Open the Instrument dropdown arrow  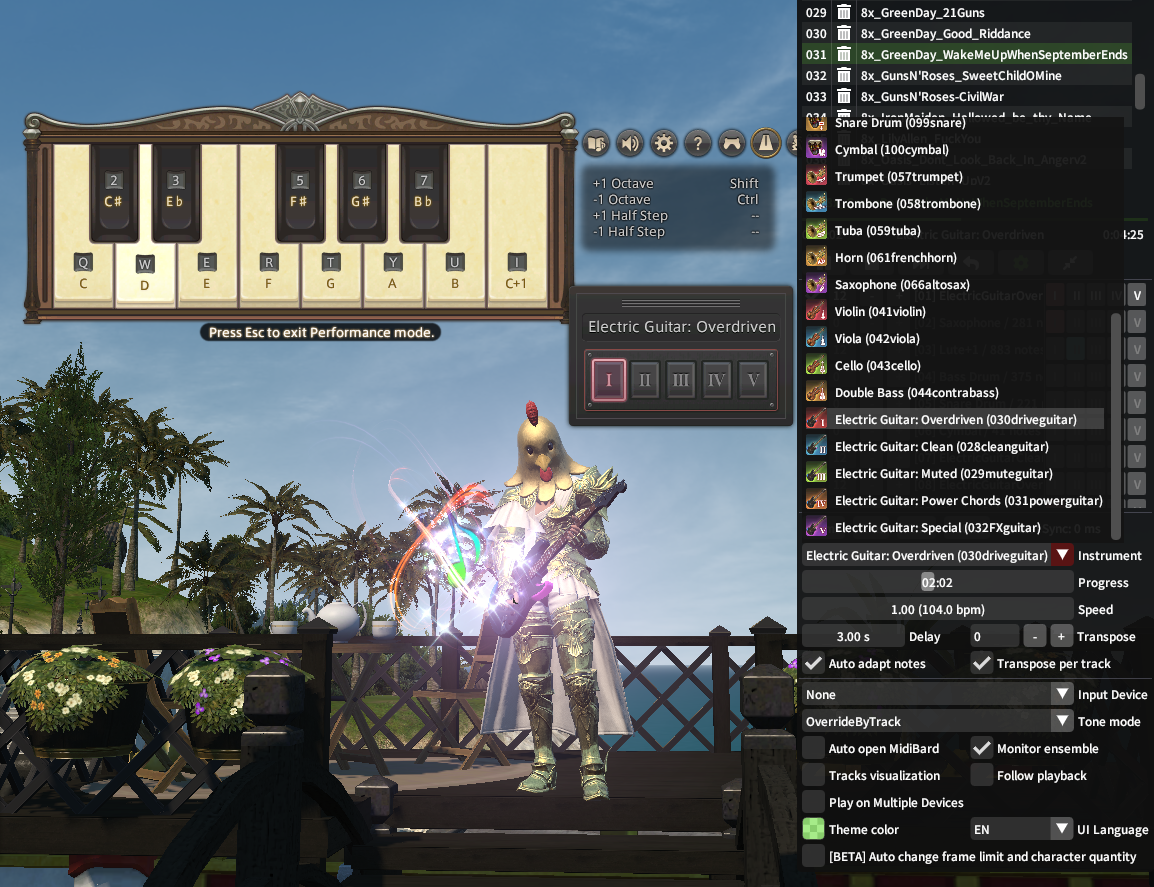pyautogui.click(x=1062, y=555)
